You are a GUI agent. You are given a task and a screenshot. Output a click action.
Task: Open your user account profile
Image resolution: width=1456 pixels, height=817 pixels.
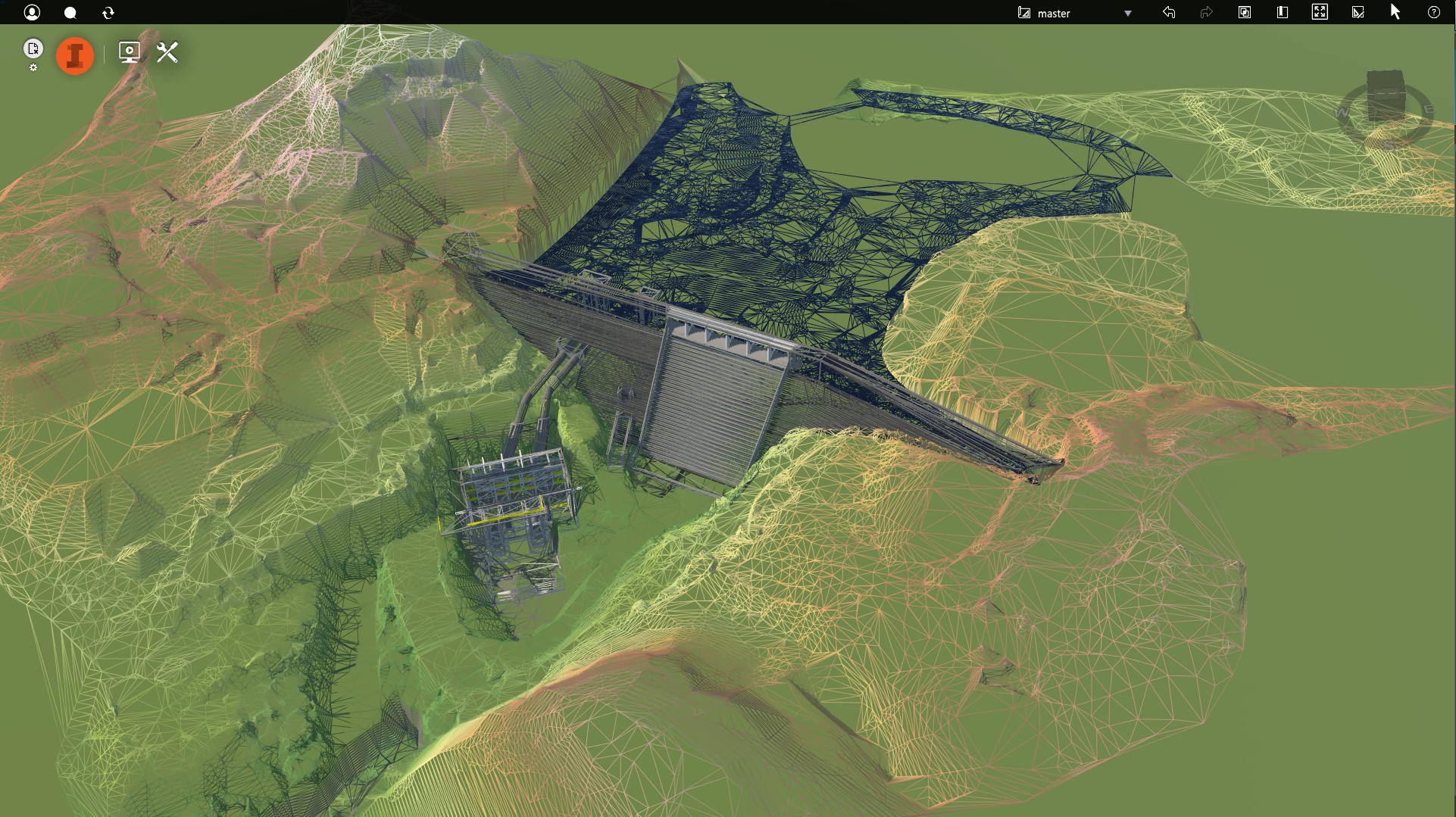point(33,12)
